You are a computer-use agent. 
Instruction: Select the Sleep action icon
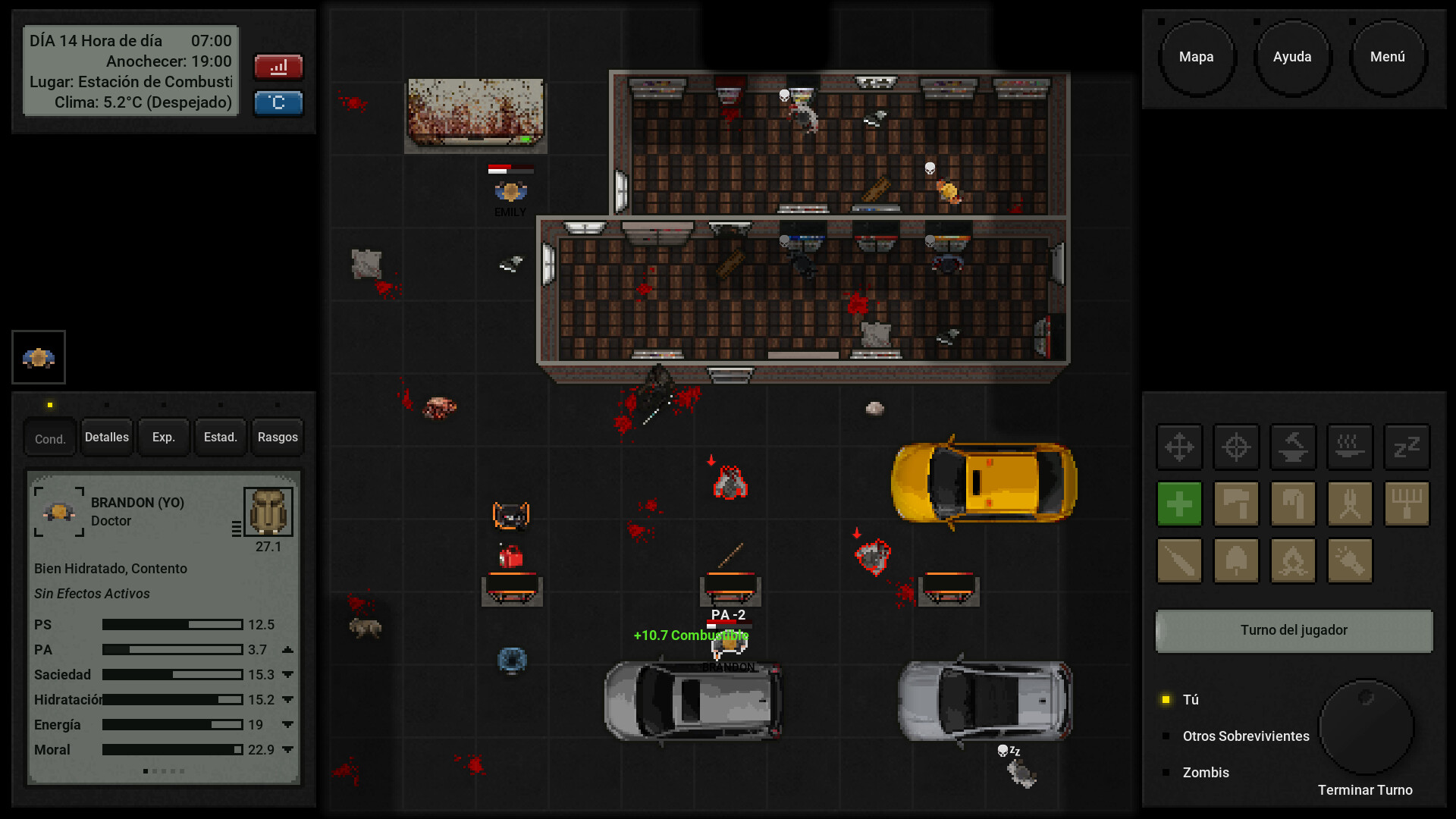coord(1407,447)
